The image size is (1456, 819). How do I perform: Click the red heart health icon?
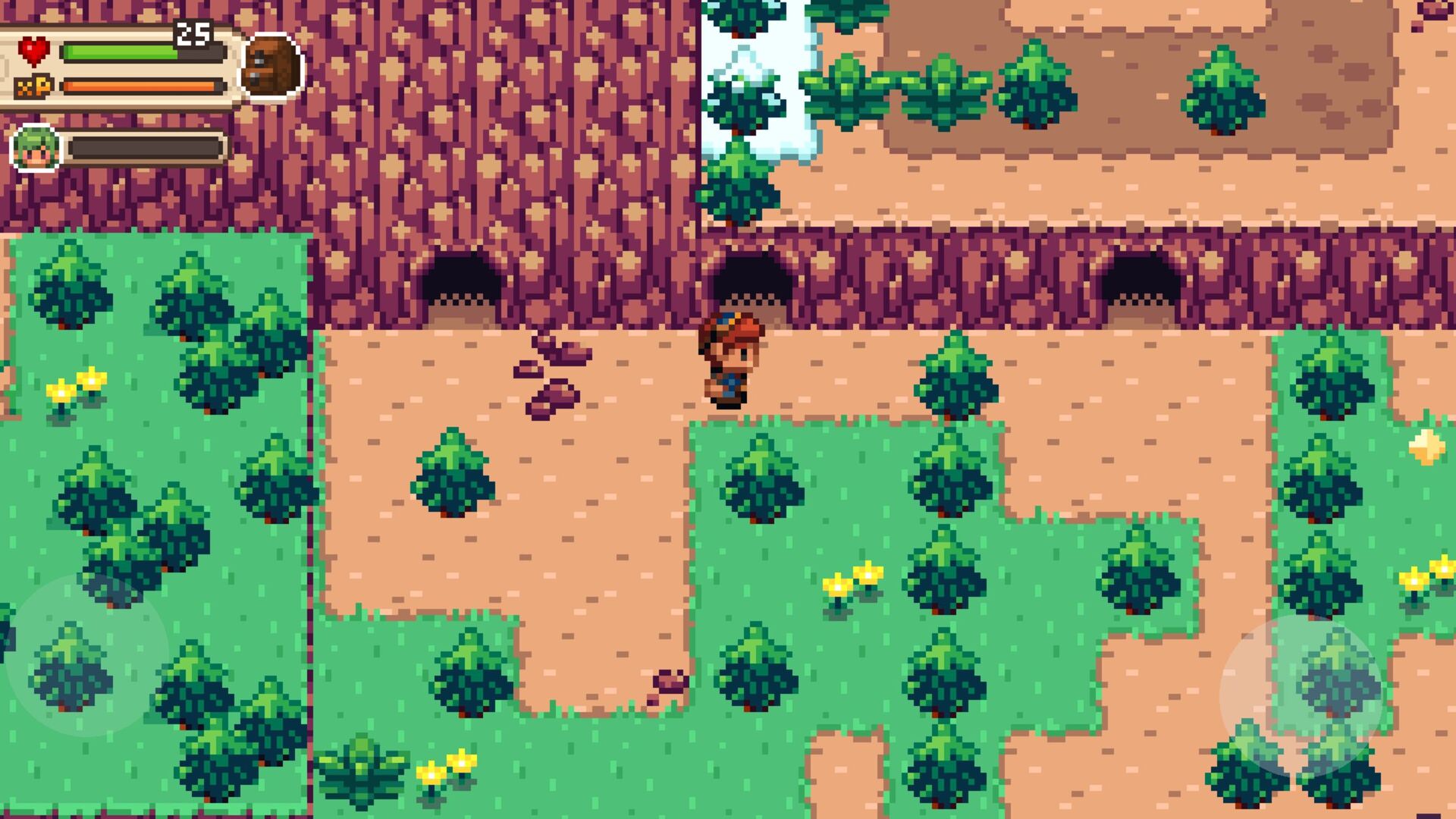pos(34,50)
